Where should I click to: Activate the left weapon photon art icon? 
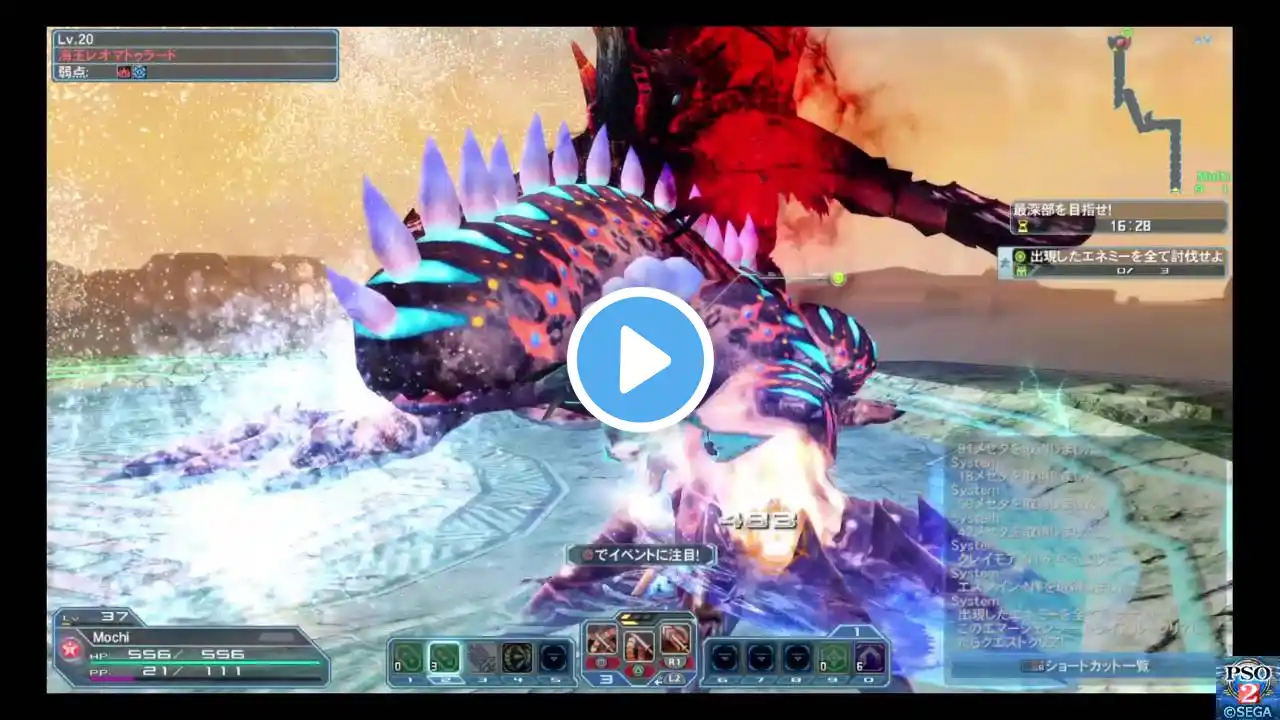pos(602,638)
